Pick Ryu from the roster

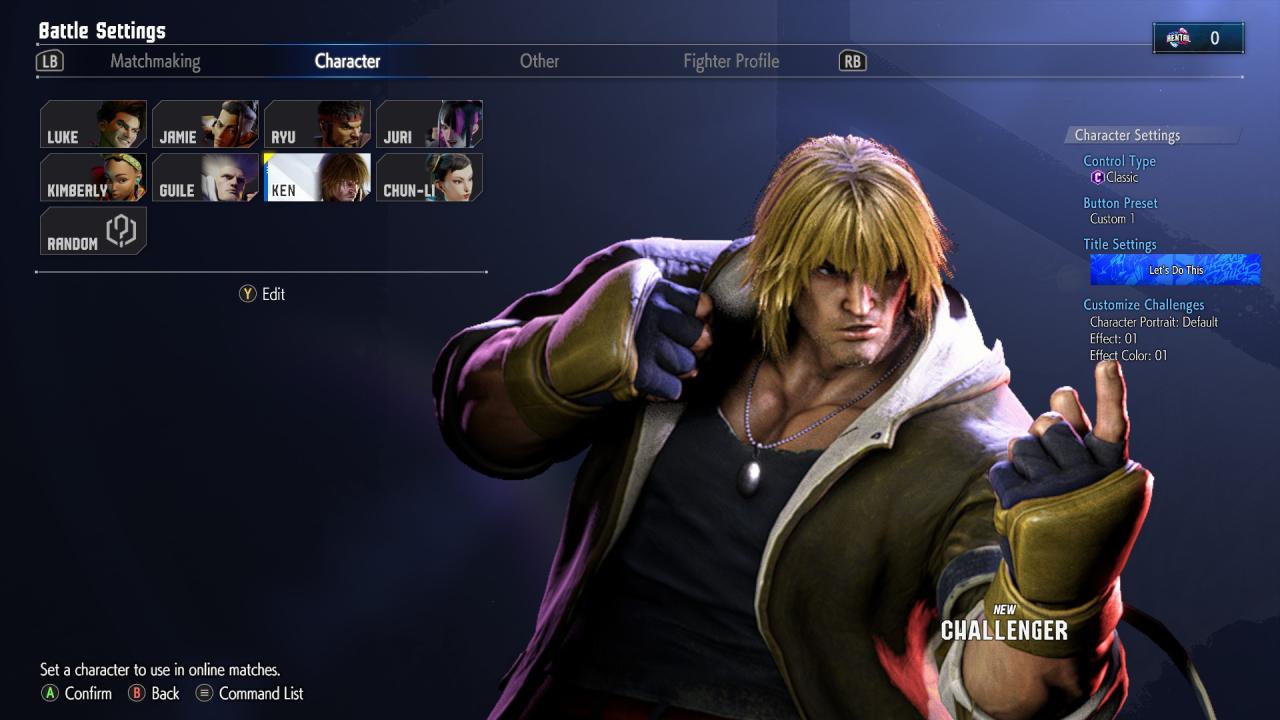click(x=318, y=124)
